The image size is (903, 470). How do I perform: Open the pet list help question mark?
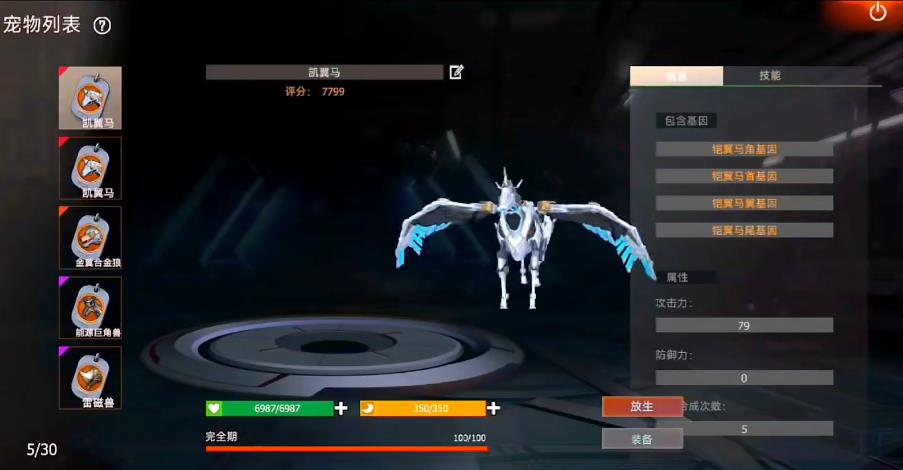pyautogui.click(x=102, y=26)
